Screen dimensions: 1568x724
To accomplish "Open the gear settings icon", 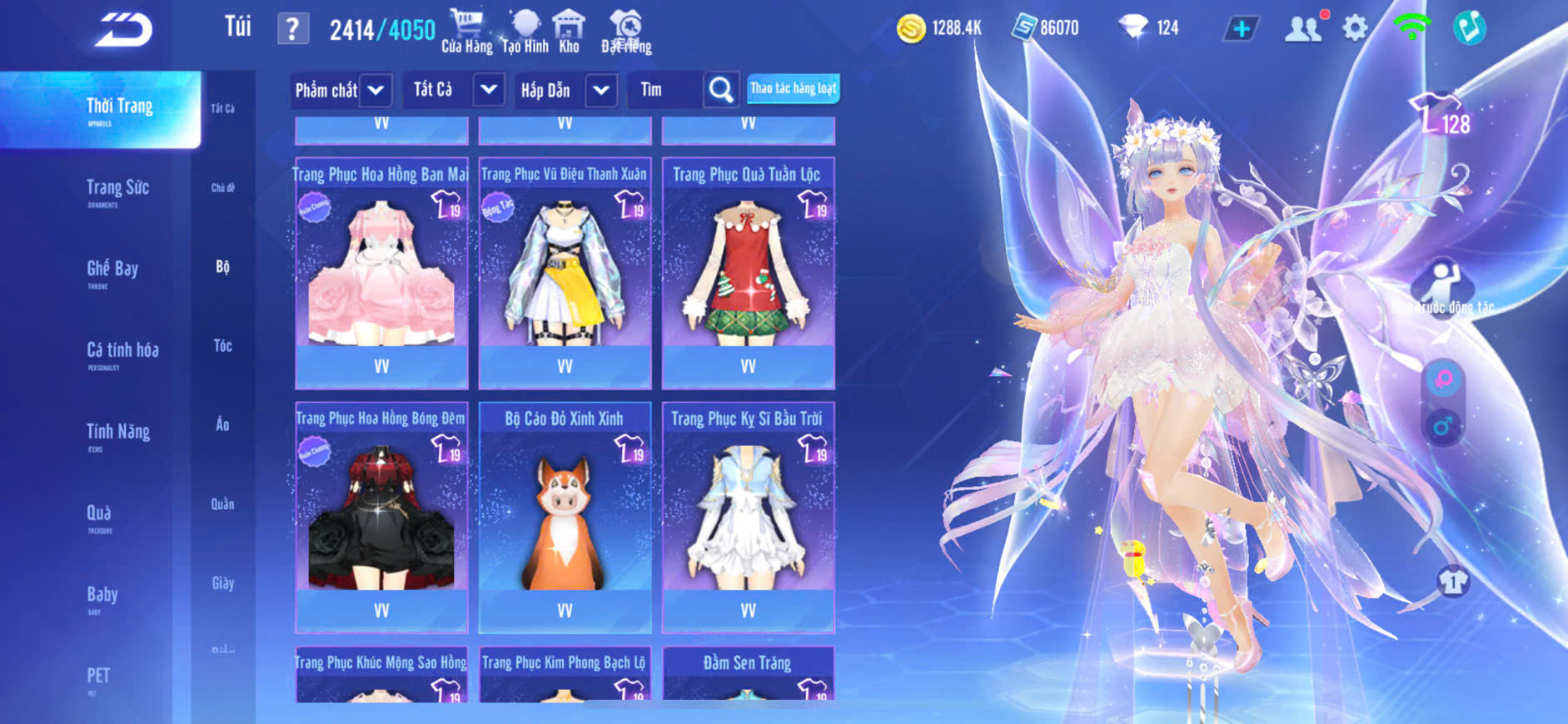I will click(x=1355, y=28).
